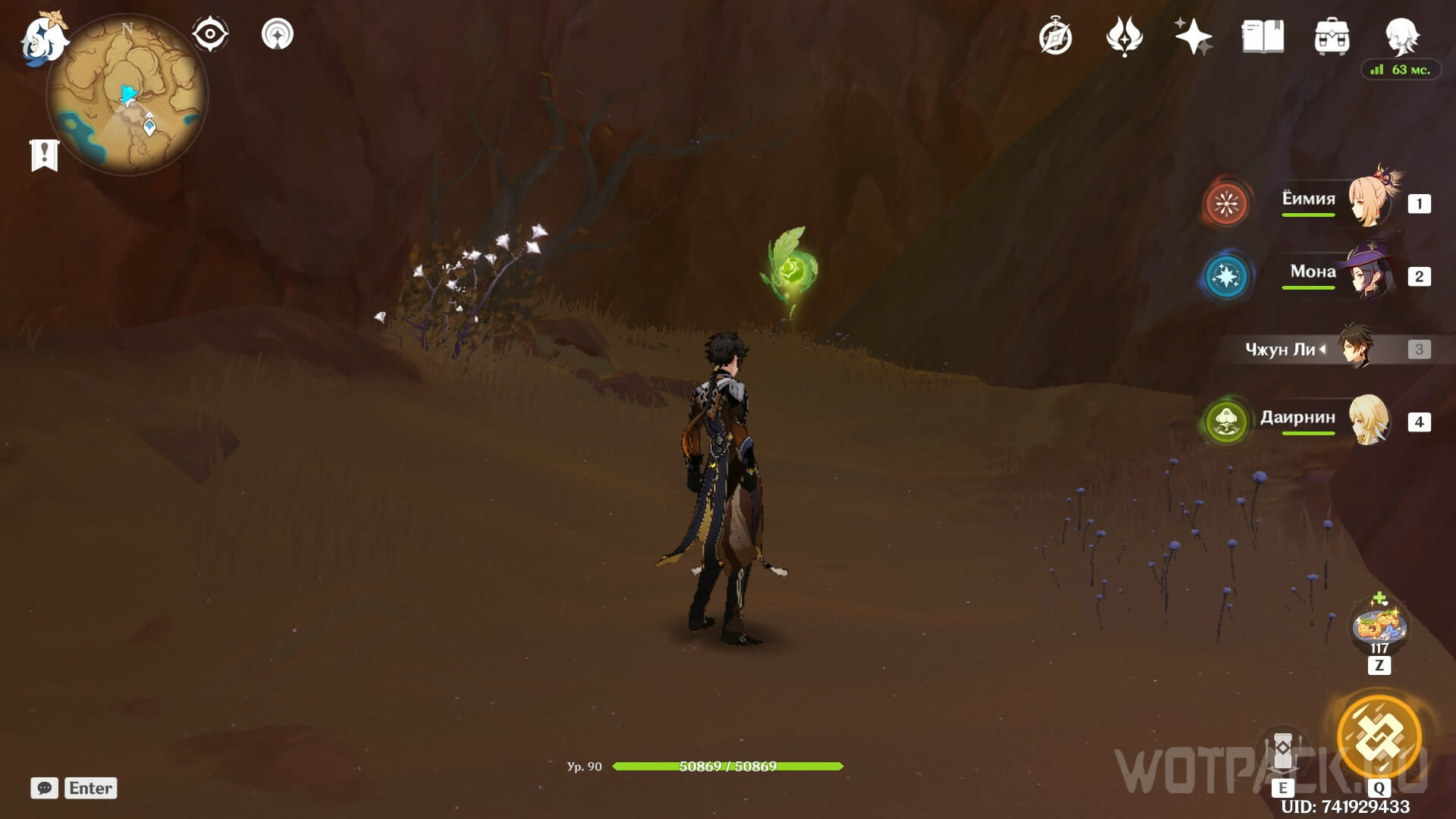The image size is (1456, 819).
Task: Activate elemental sight eye icon
Action: coord(209,34)
